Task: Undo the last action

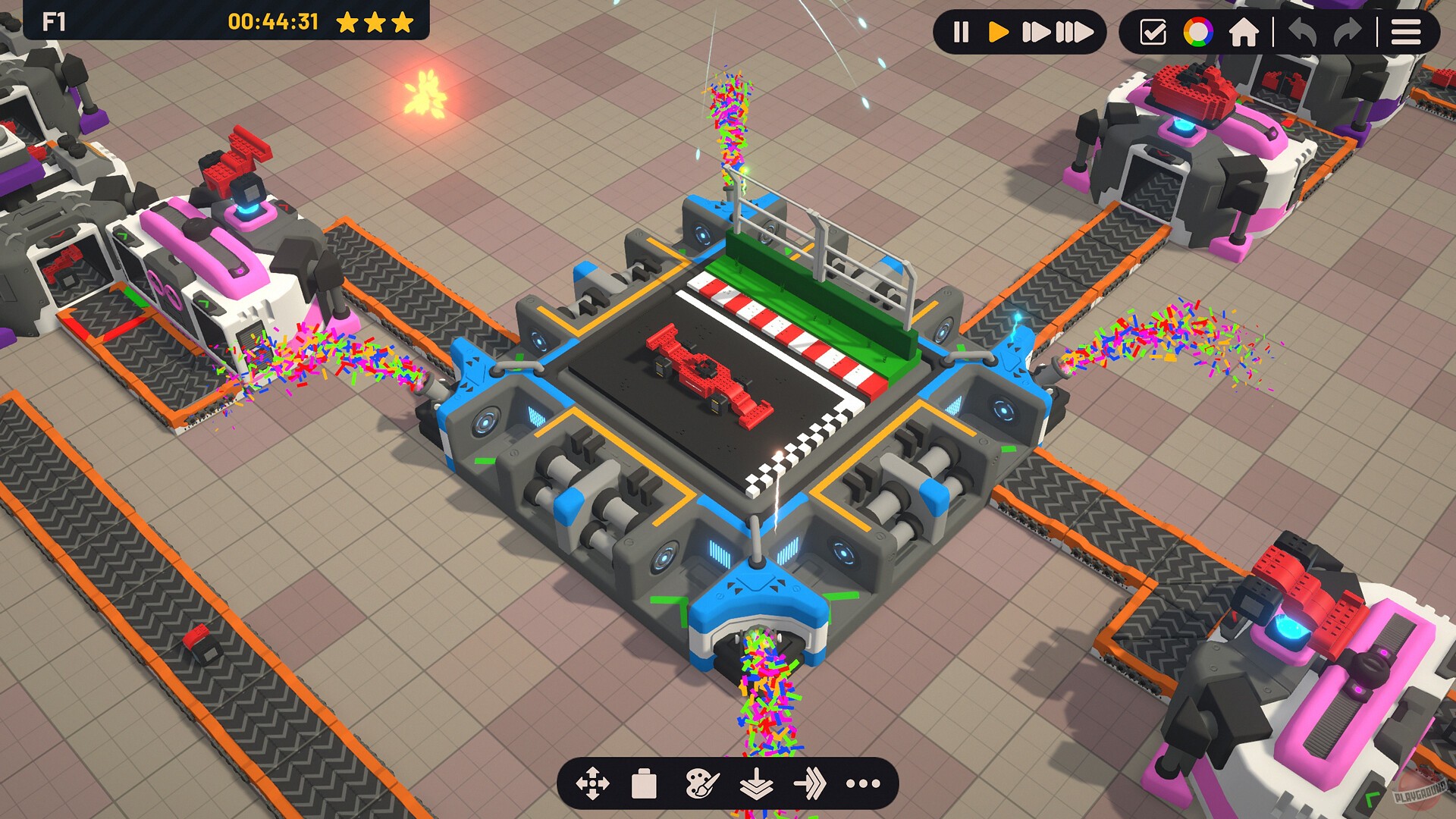Action: click(x=1303, y=32)
